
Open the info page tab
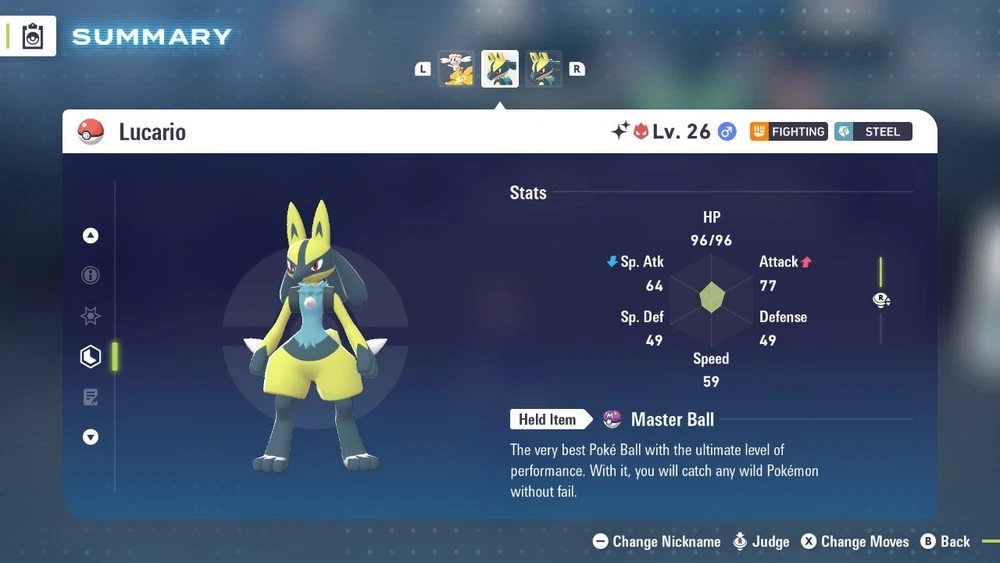click(91, 275)
